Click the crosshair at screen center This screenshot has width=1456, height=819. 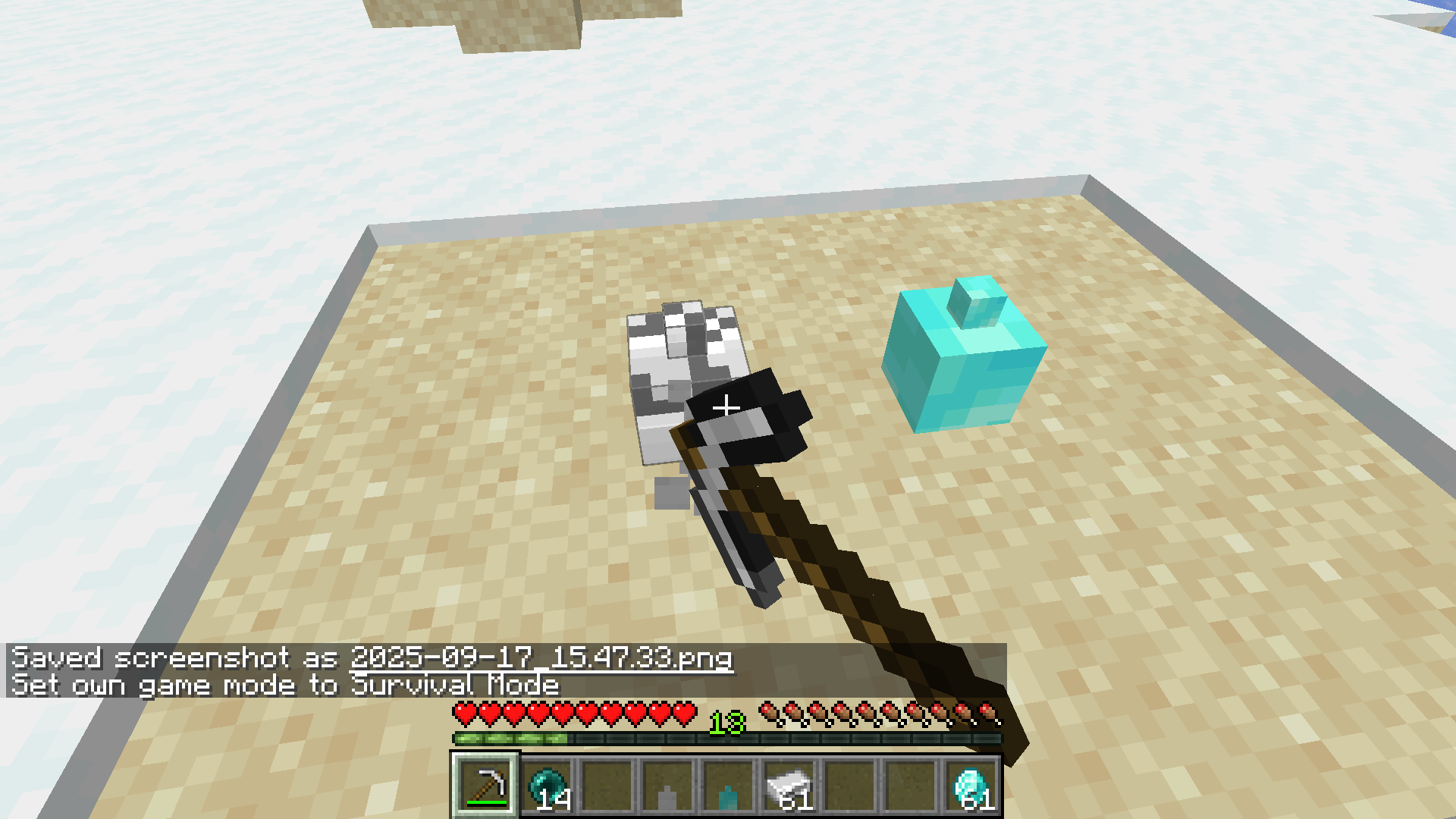726,407
